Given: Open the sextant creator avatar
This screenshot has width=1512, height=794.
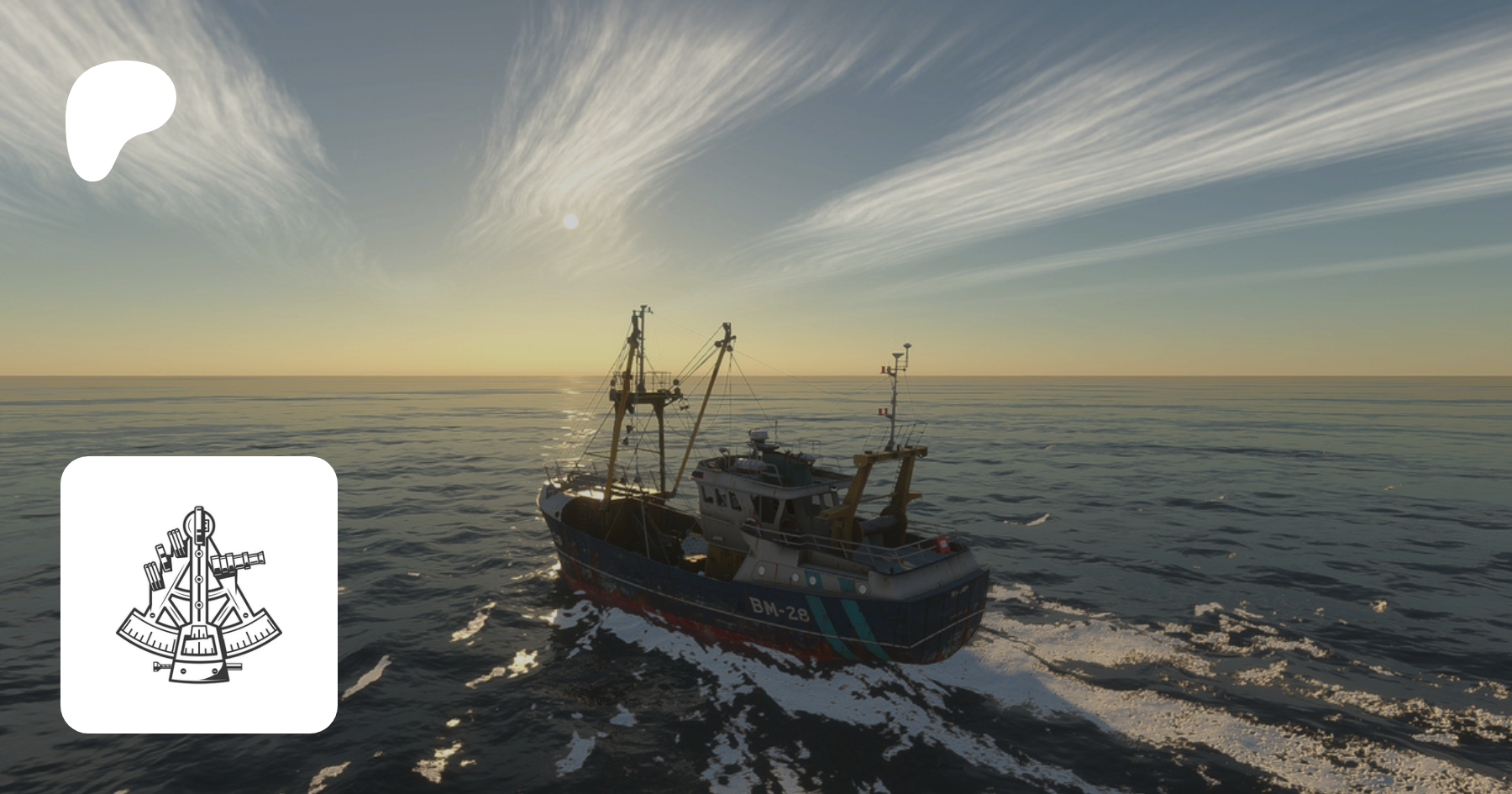Looking at the screenshot, I should tap(199, 595).
